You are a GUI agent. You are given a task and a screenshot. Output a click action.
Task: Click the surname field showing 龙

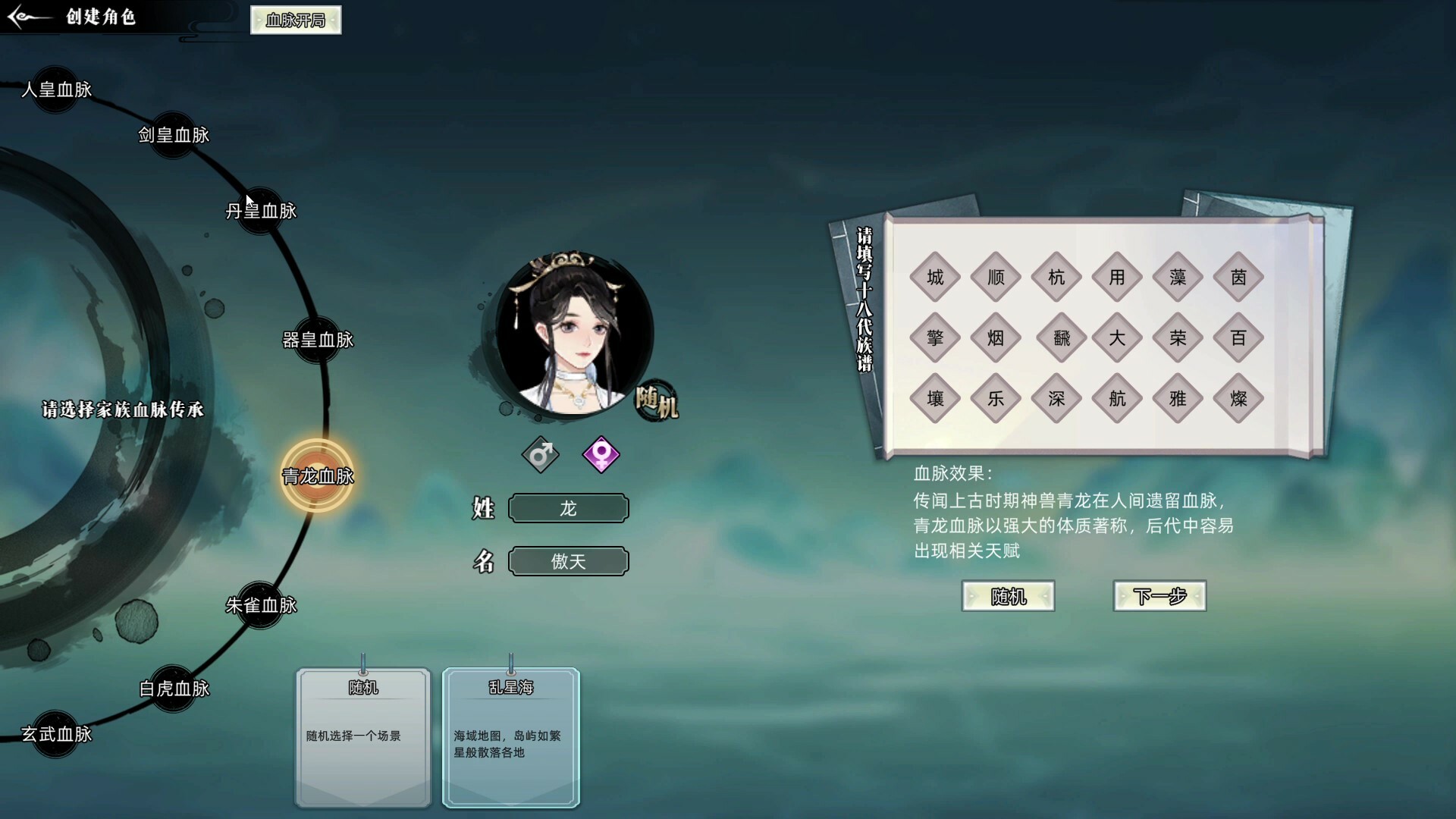tap(568, 508)
